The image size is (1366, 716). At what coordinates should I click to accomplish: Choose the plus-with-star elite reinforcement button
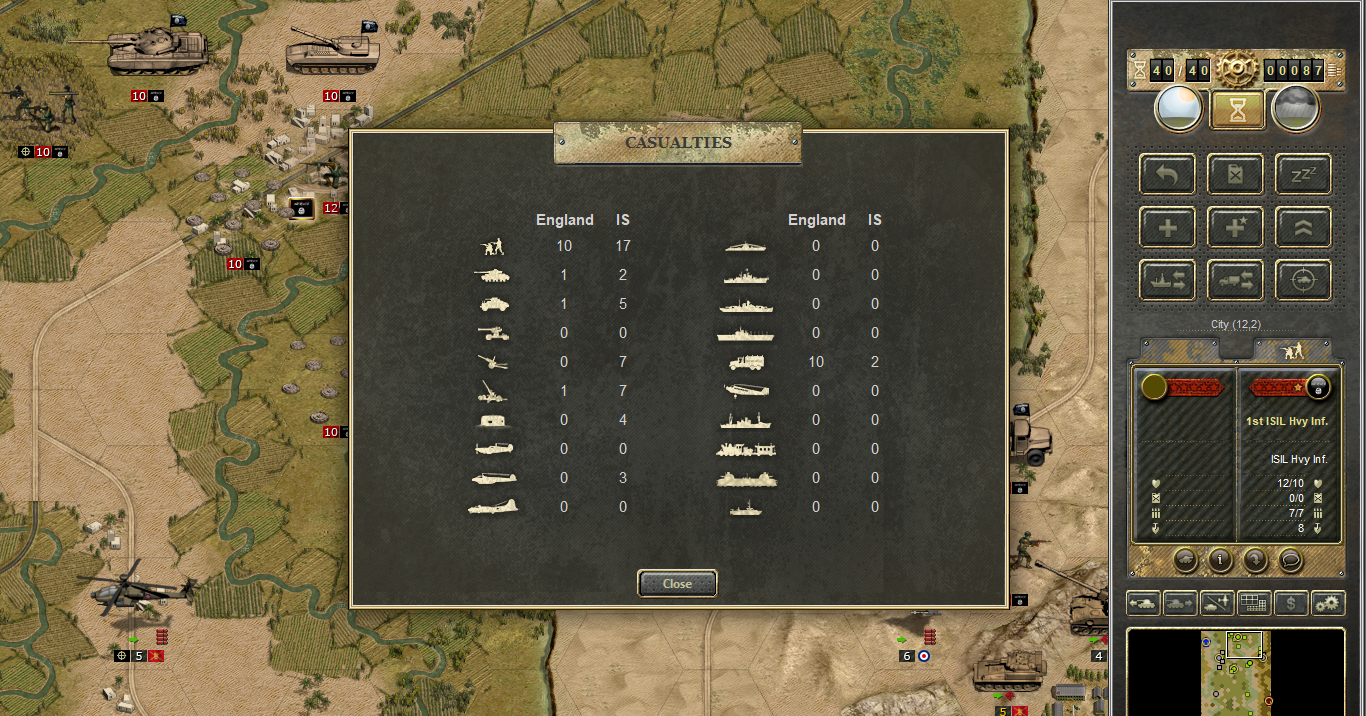coord(1235,228)
